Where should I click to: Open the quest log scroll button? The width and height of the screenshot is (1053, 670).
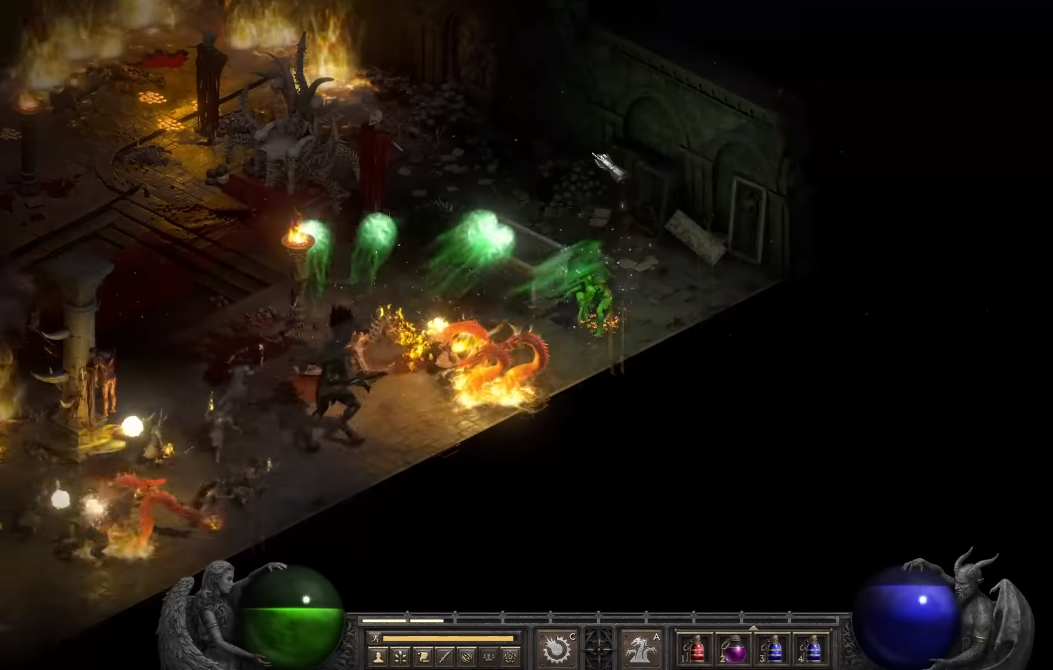click(422, 657)
